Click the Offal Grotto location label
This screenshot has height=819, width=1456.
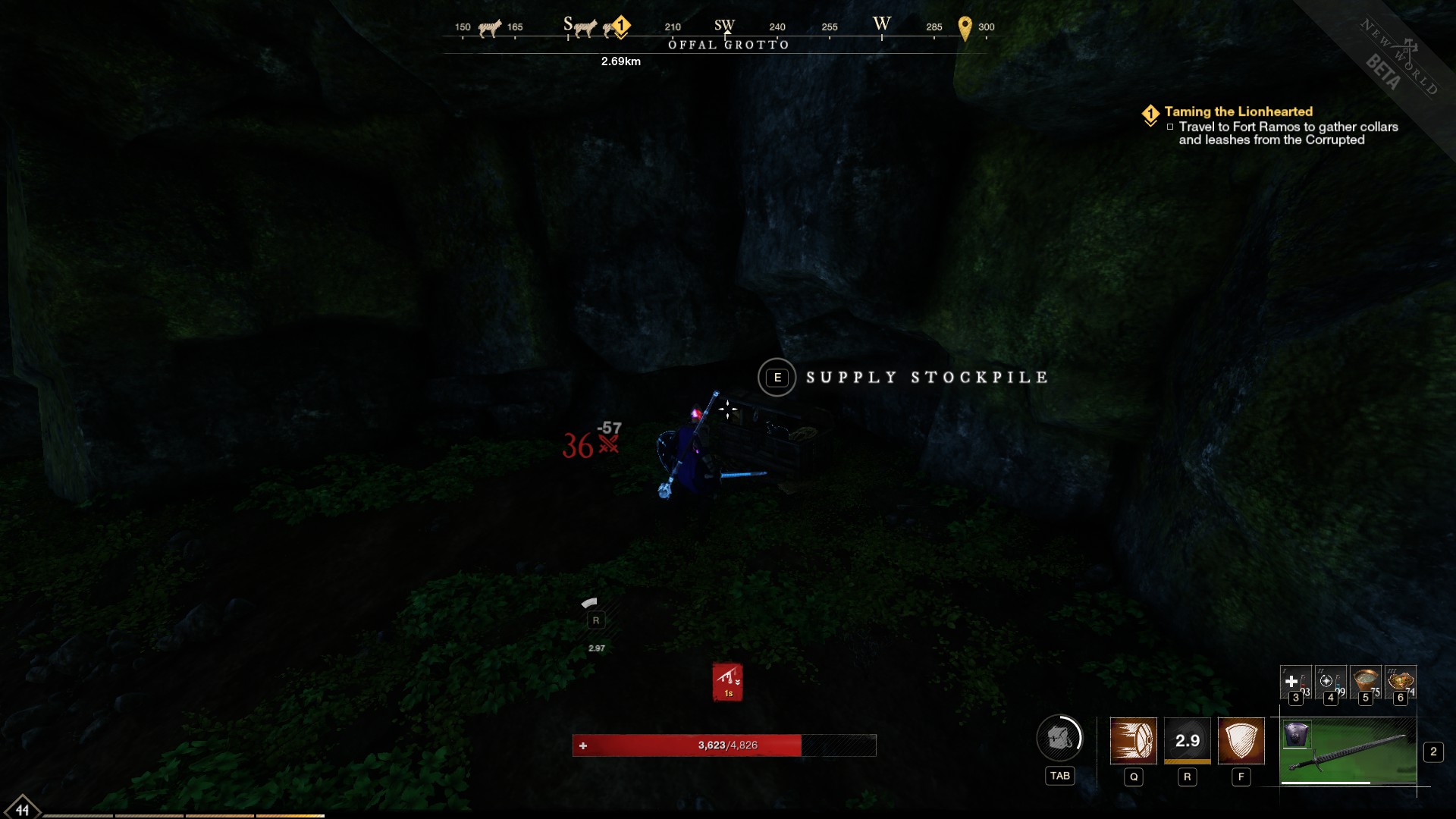click(x=727, y=45)
